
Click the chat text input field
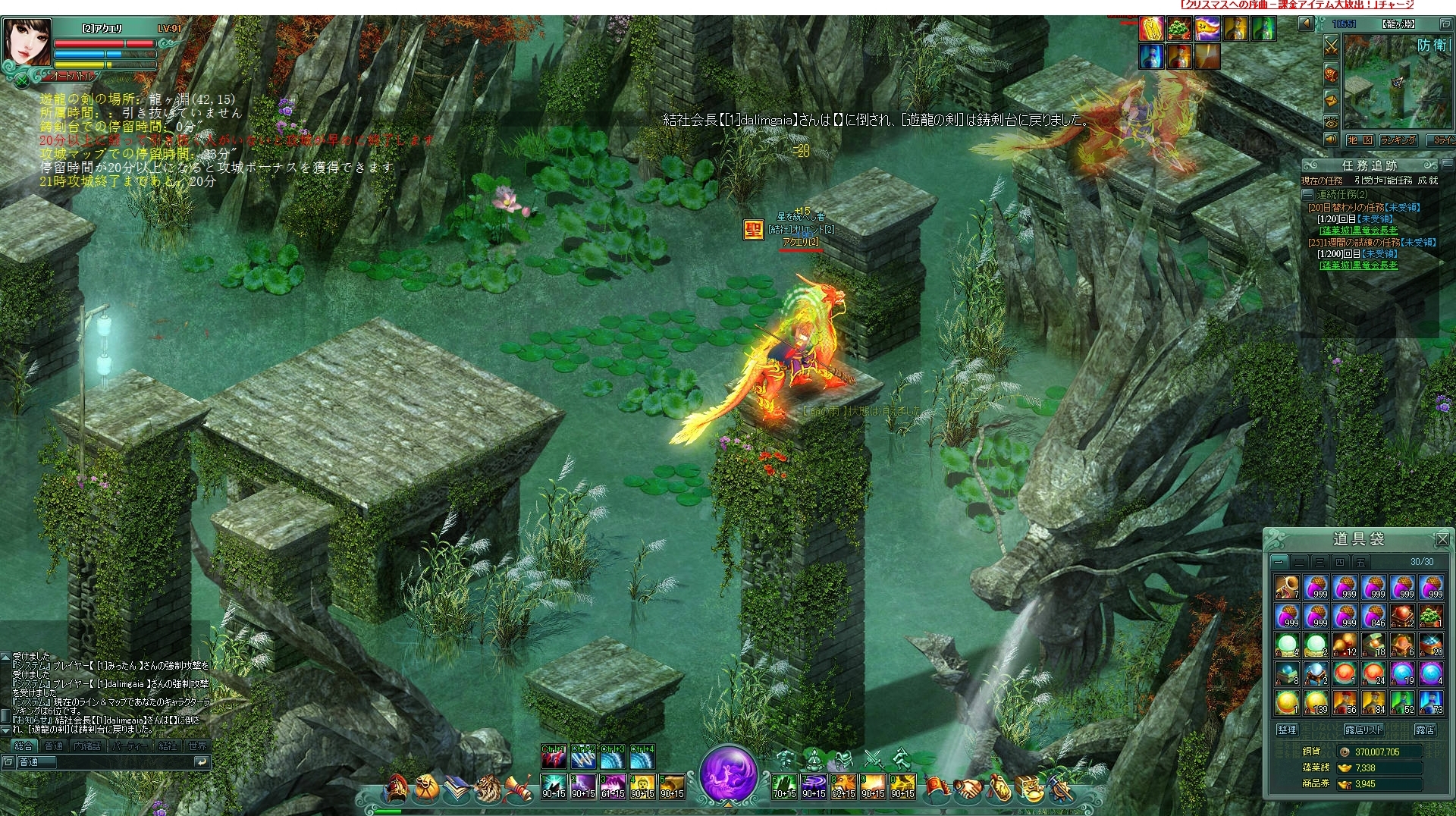[106, 761]
